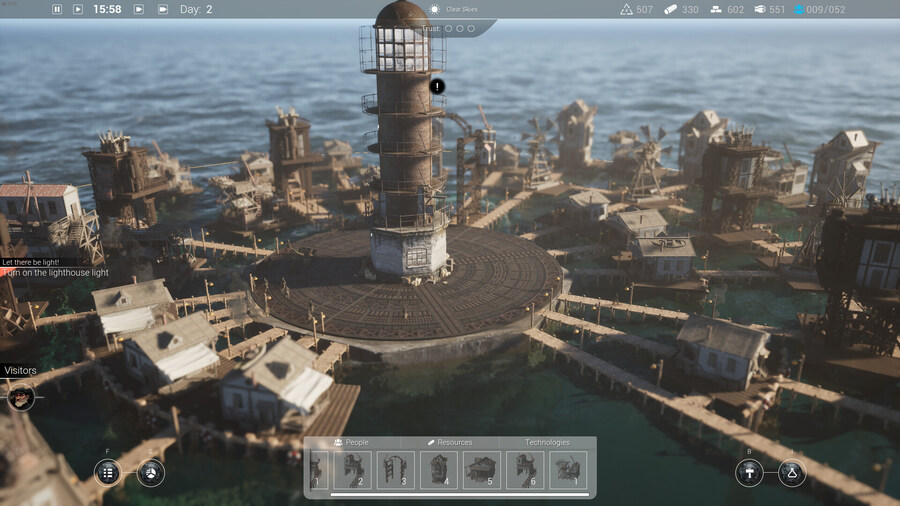Pick the tall house numbered 4
This screenshot has height=506, width=900.
[x=439, y=470]
